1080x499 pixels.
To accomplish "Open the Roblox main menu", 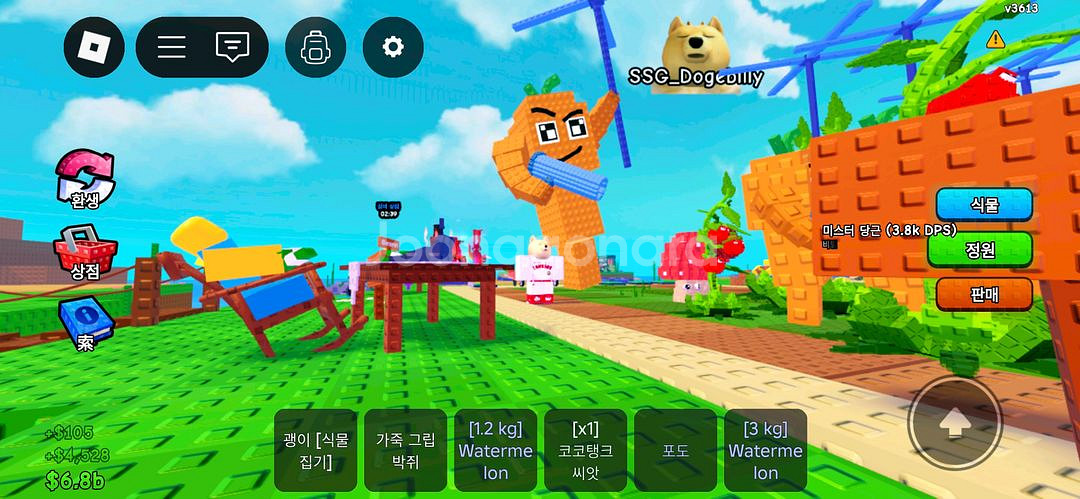I will 94,47.
